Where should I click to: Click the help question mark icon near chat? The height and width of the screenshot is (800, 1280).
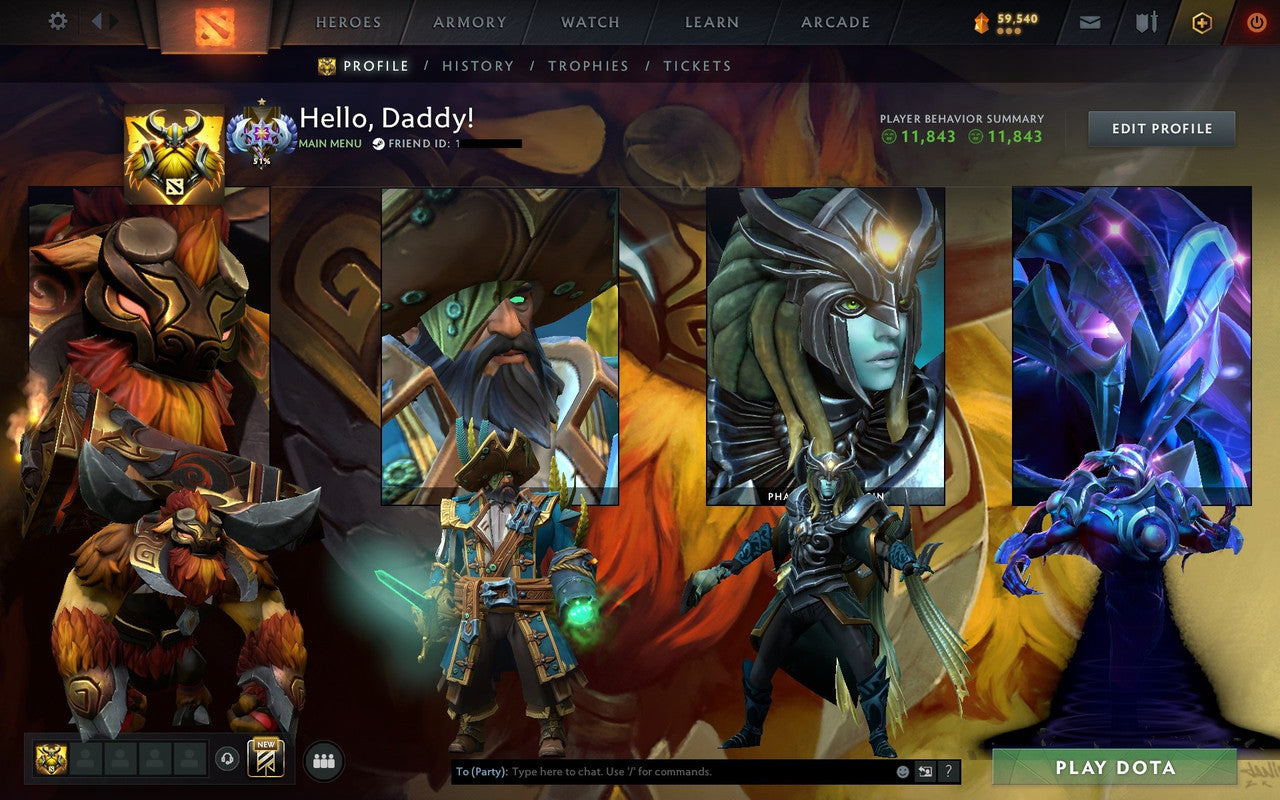[946, 770]
